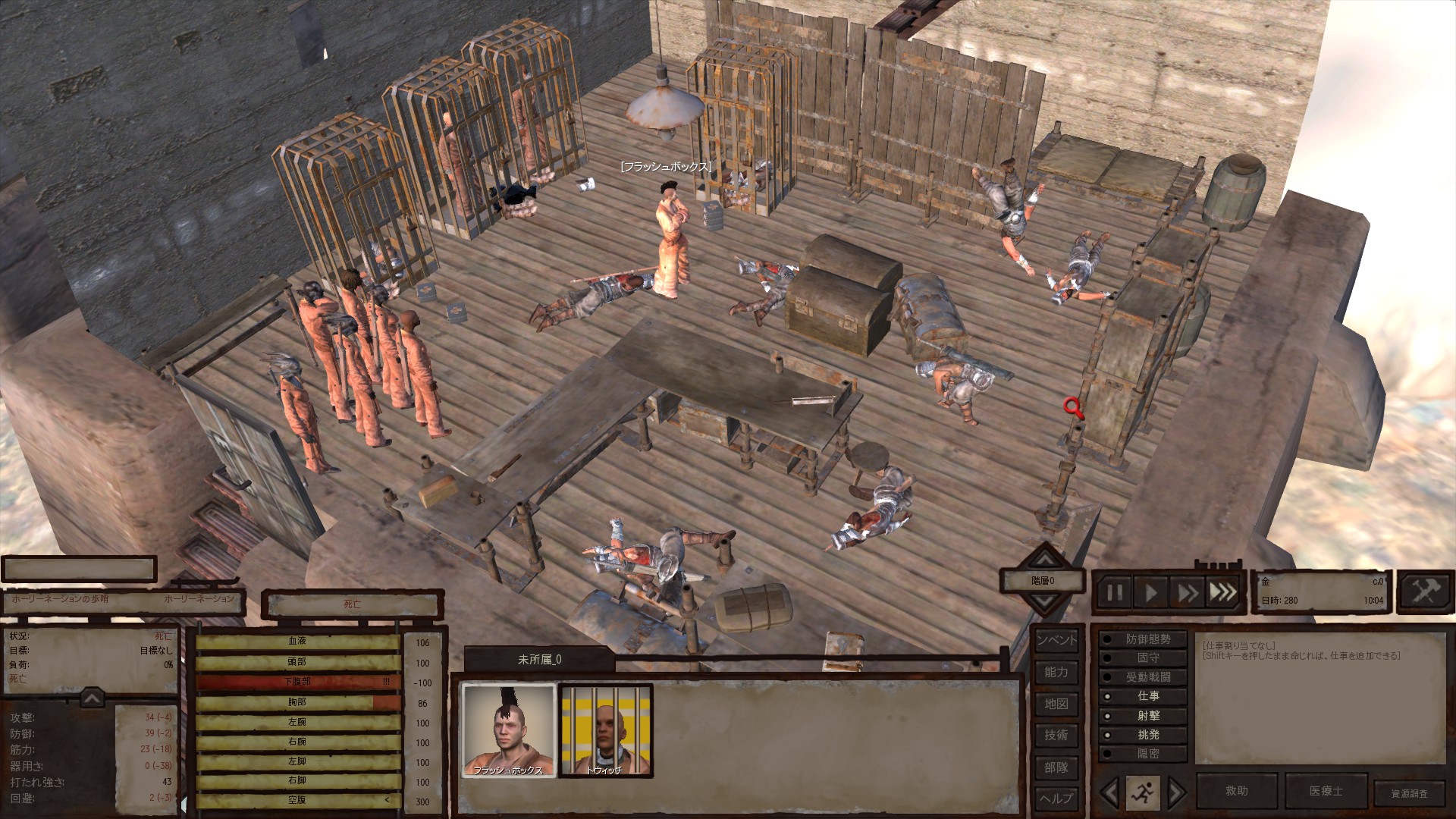Screen dimensions: 1456x819
Task: Set game to normal play speed
Action: click(1150, 592)
